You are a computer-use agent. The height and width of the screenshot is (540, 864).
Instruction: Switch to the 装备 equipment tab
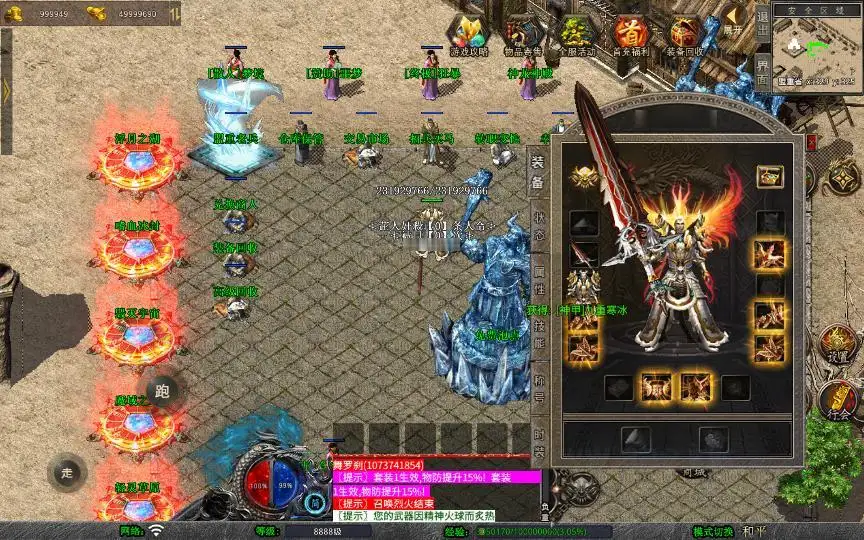(538, 172)
